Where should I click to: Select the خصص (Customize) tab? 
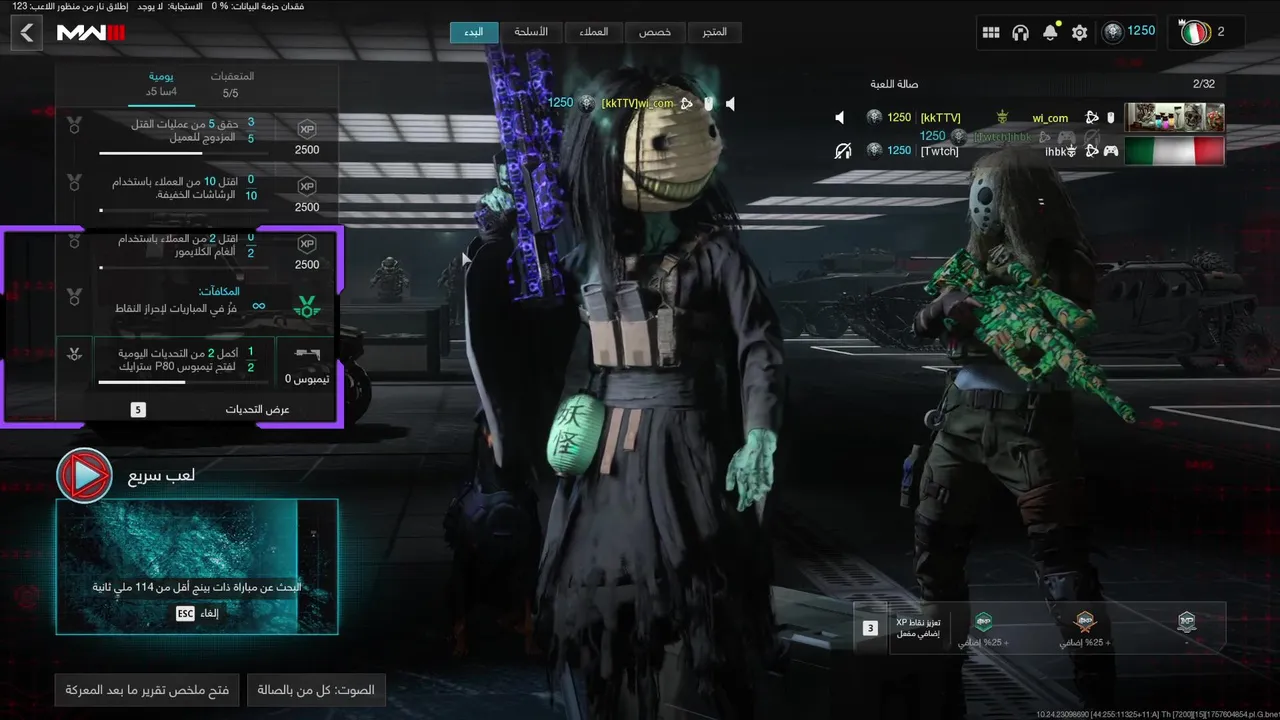(655, 32)
